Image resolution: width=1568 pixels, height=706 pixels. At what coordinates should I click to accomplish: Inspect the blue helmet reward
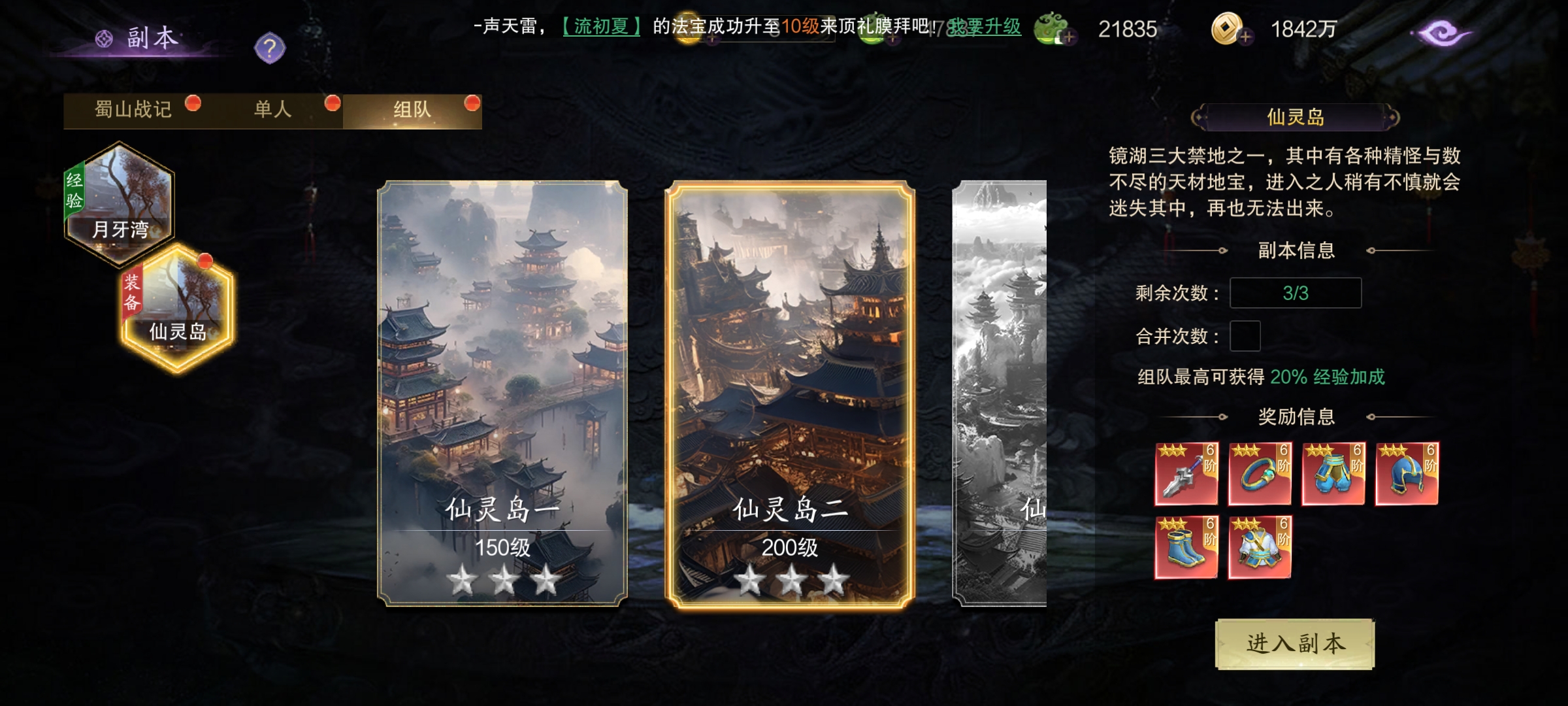[x=1407, y=474]
